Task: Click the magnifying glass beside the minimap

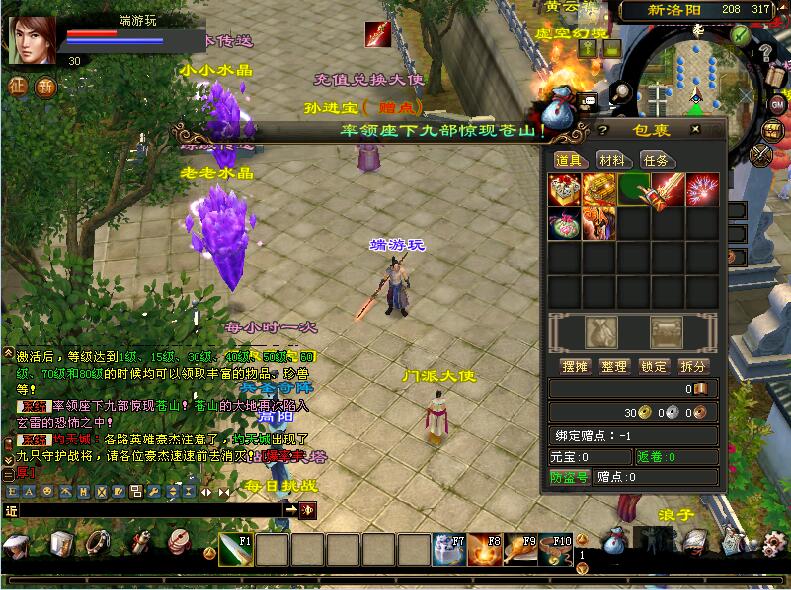Action: pyautogui.click(x=622, y=92)
